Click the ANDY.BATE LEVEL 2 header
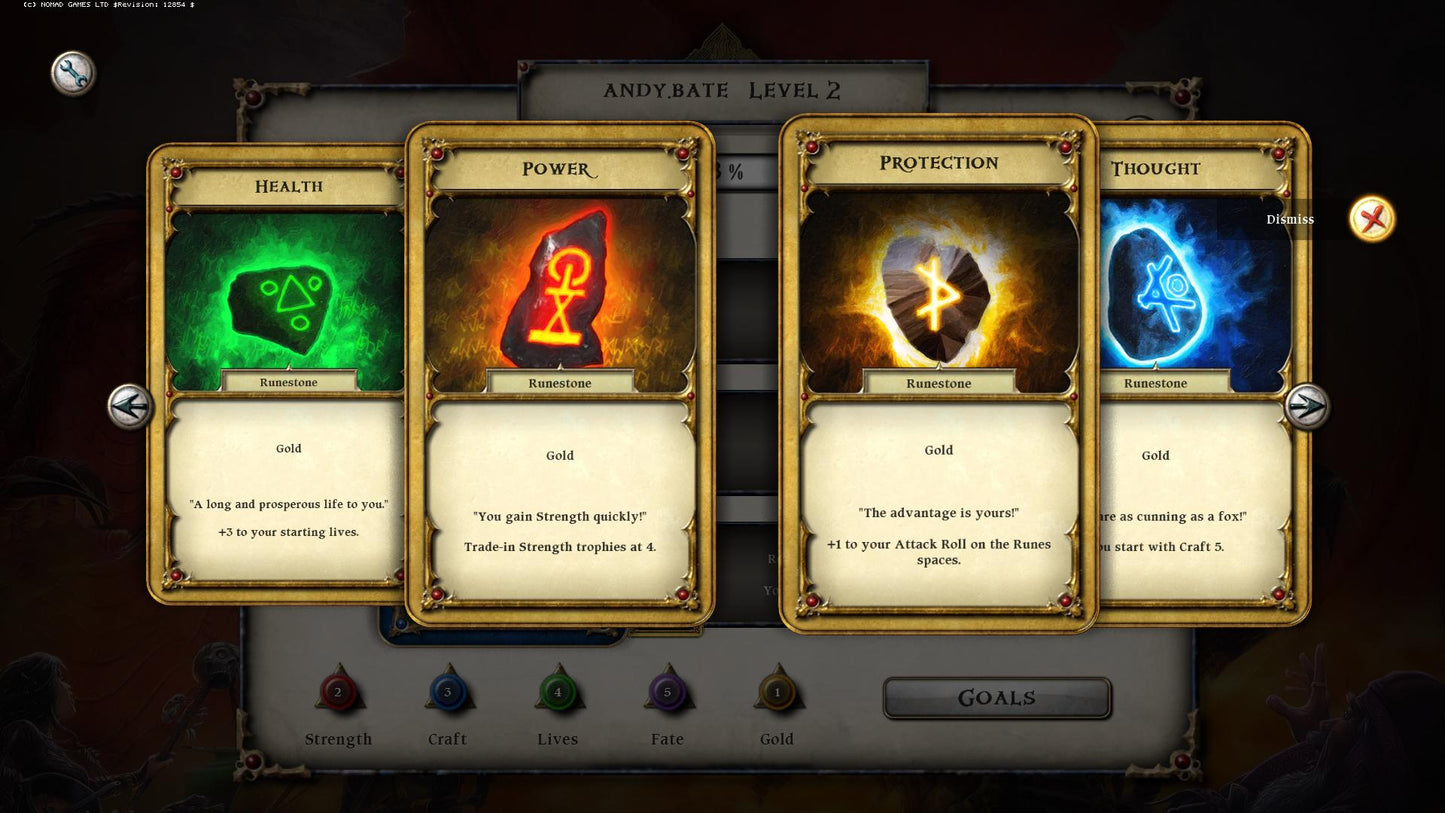 click(x=722, y=90)
